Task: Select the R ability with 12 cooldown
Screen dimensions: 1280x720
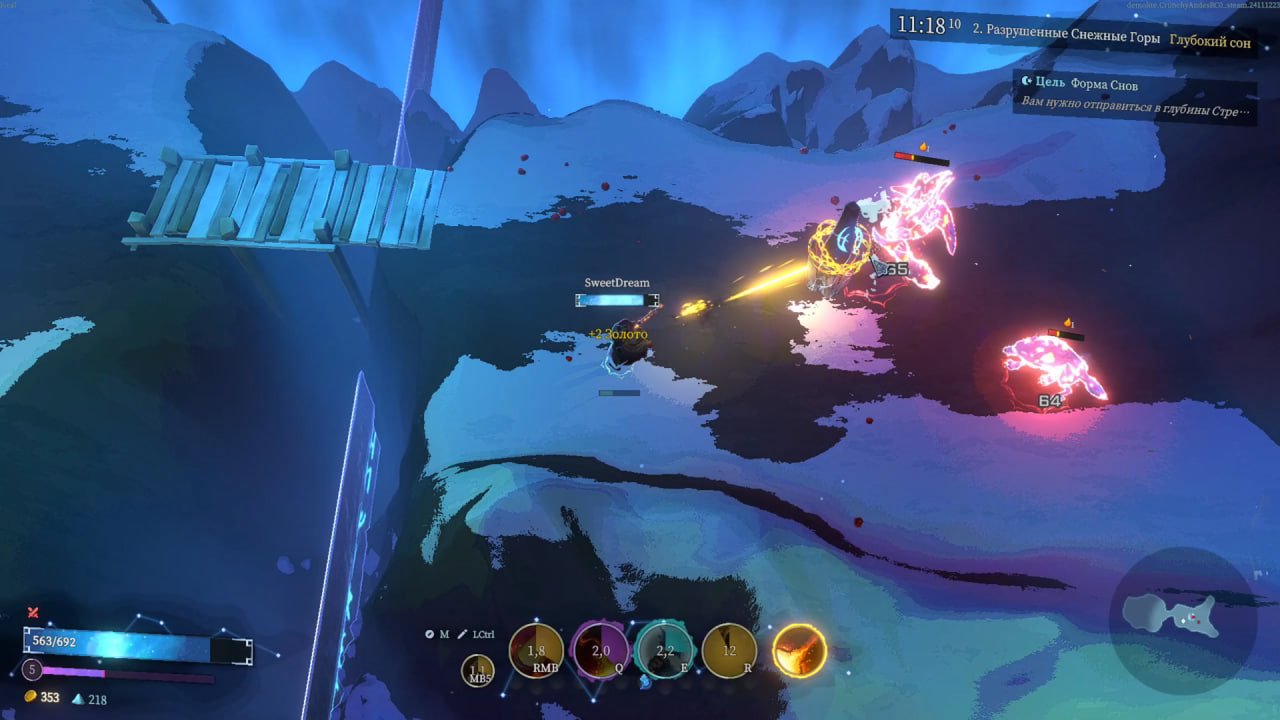Action: pyautogui.click(x=729, y=651)
